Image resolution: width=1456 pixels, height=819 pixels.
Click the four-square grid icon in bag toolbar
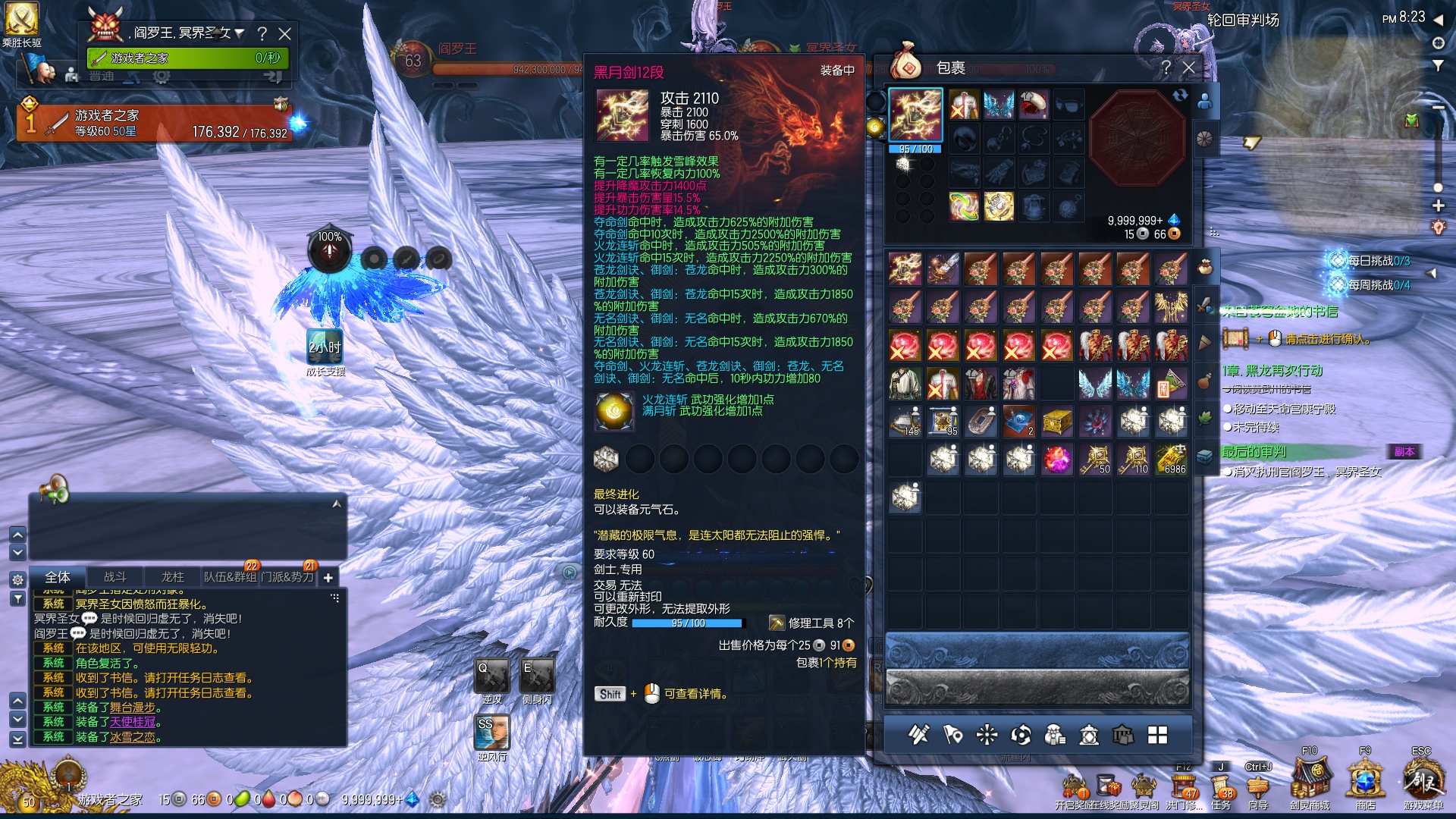point(1157,735)
